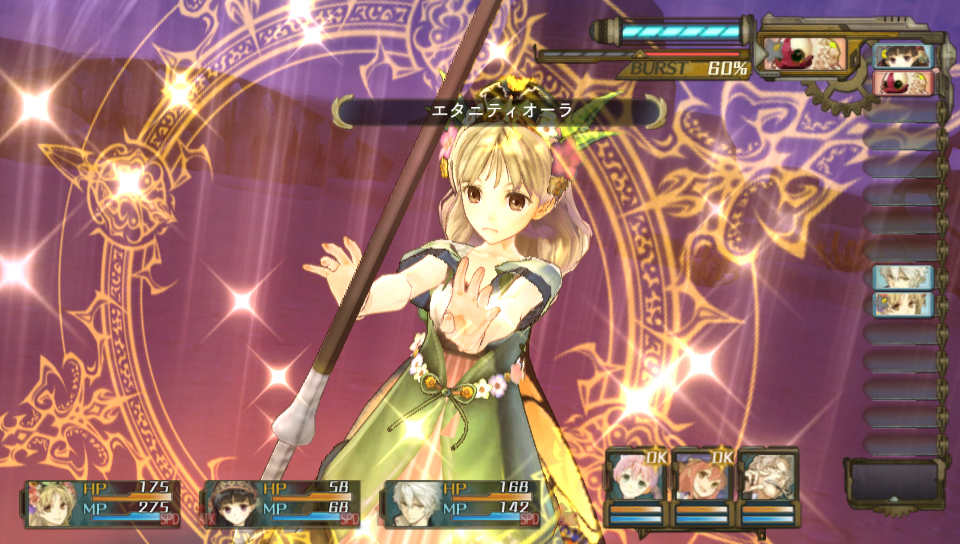This screenshot has width=960, height=544.
Task: Select the small red monster turn-order entry
Action: tap(903, 82)
